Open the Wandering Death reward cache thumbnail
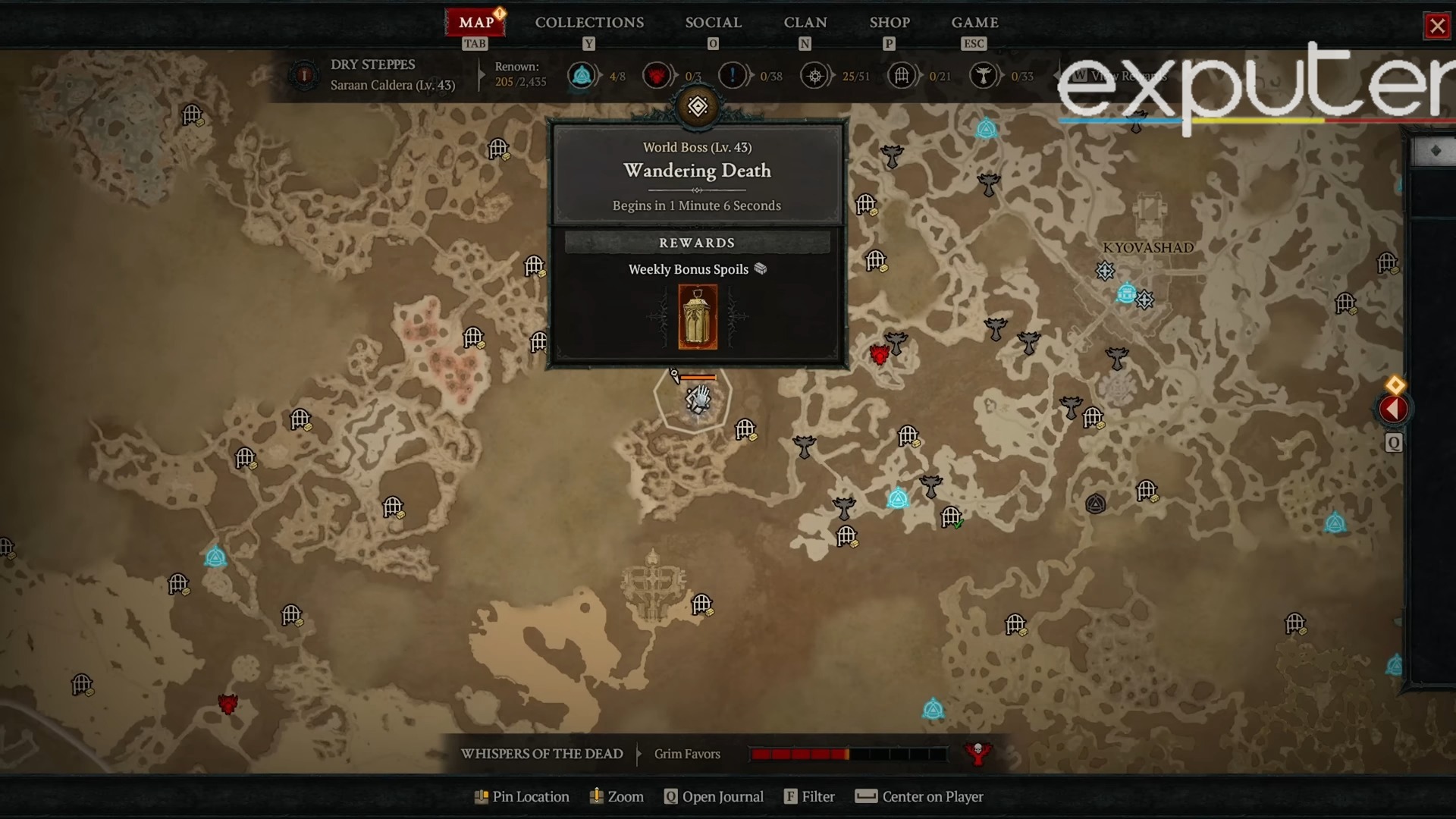 click(x=698, y=317)
